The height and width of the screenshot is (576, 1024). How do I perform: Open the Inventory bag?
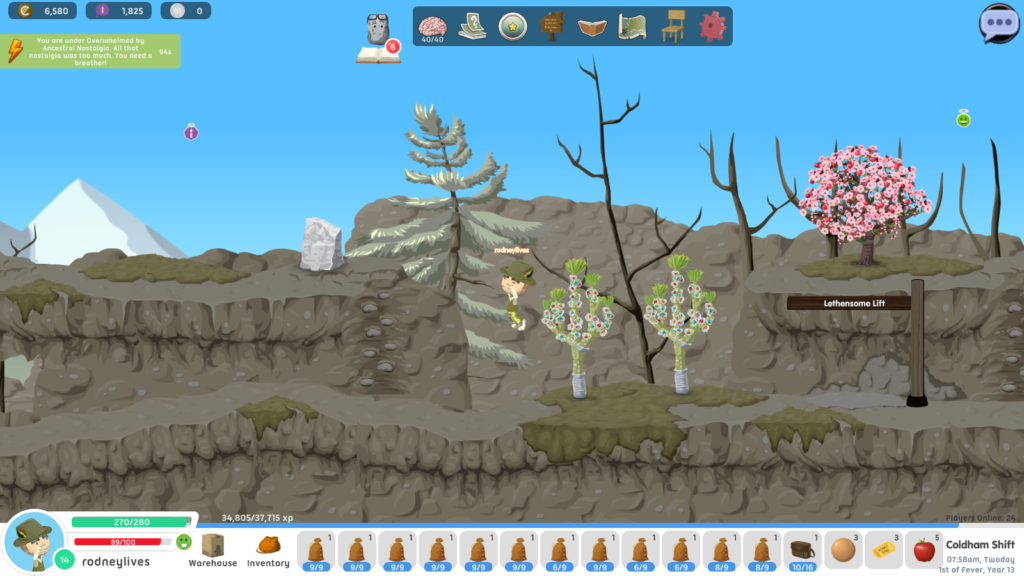[268, 550]
